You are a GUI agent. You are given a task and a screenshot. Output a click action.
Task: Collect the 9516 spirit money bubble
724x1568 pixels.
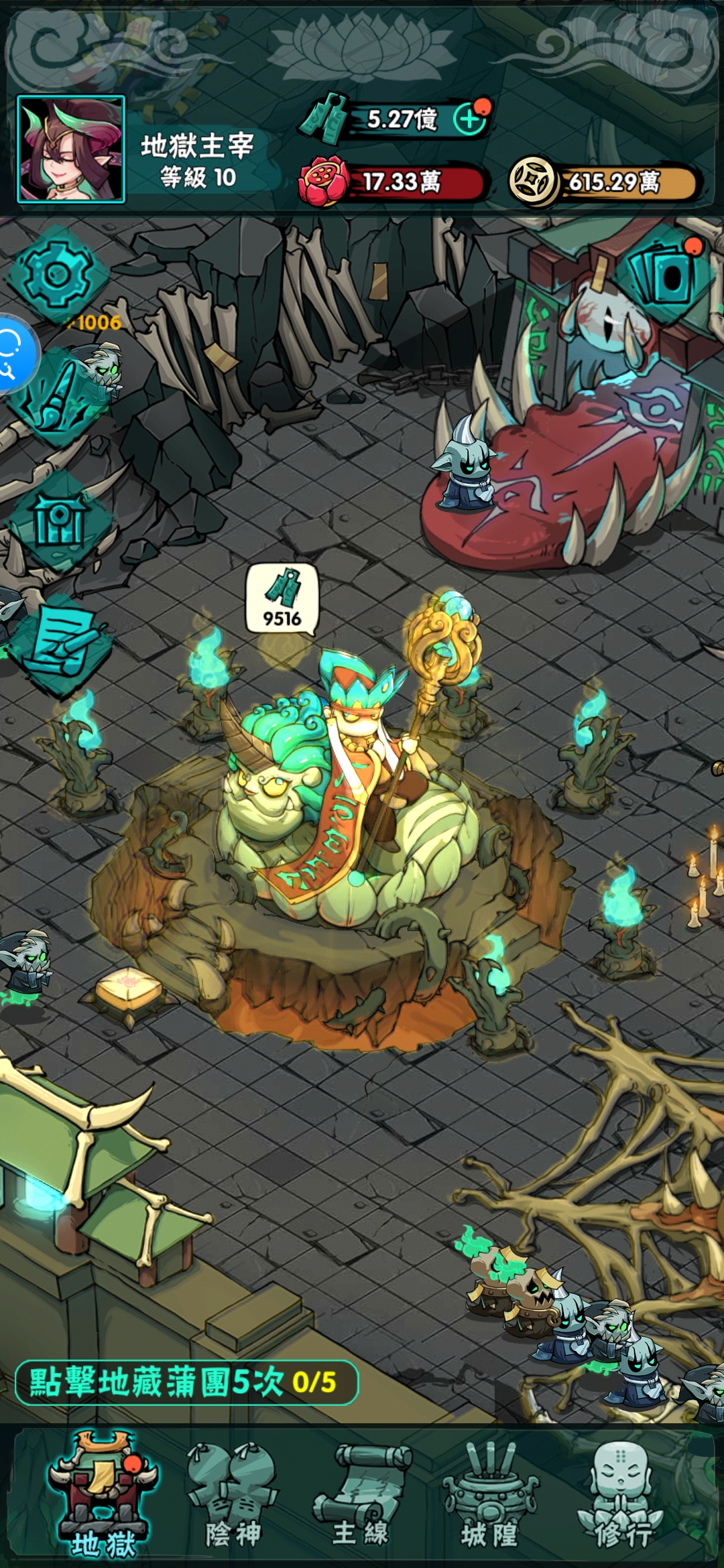(282, 598)
